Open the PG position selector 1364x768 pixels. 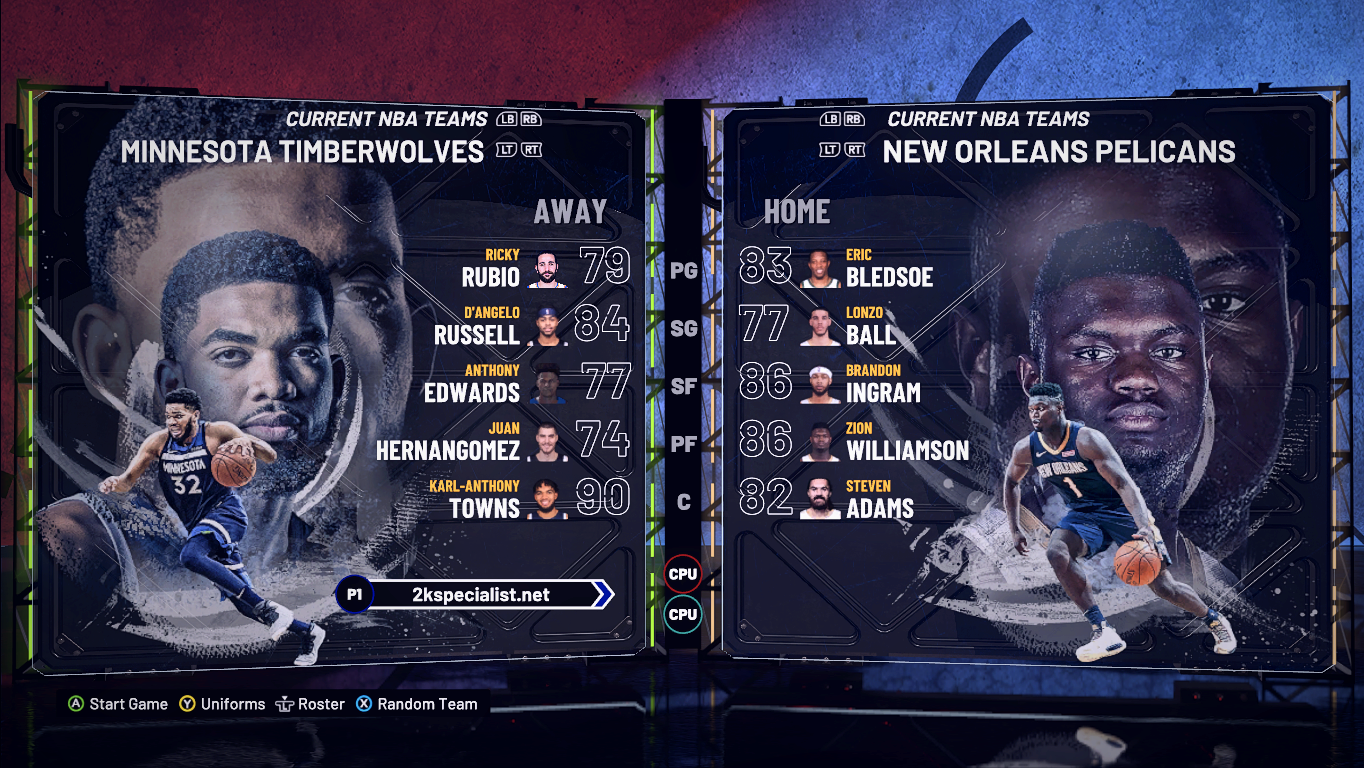tap(685, 270)
